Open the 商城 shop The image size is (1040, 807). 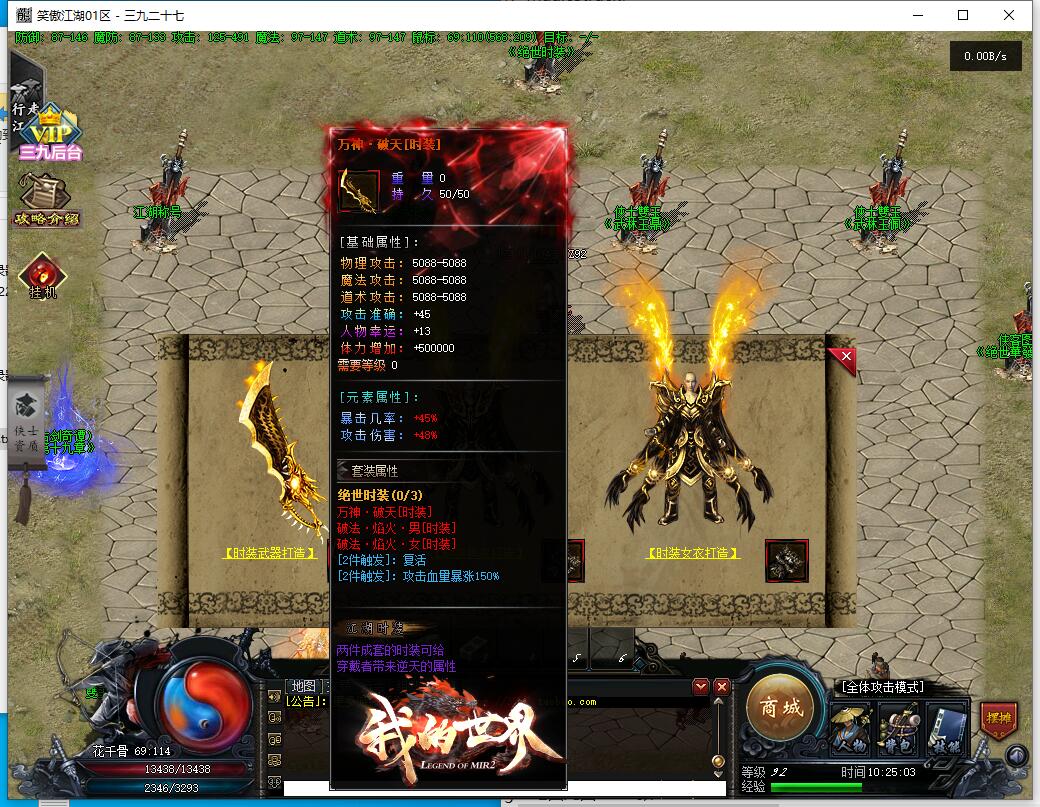tap(780, 708)
